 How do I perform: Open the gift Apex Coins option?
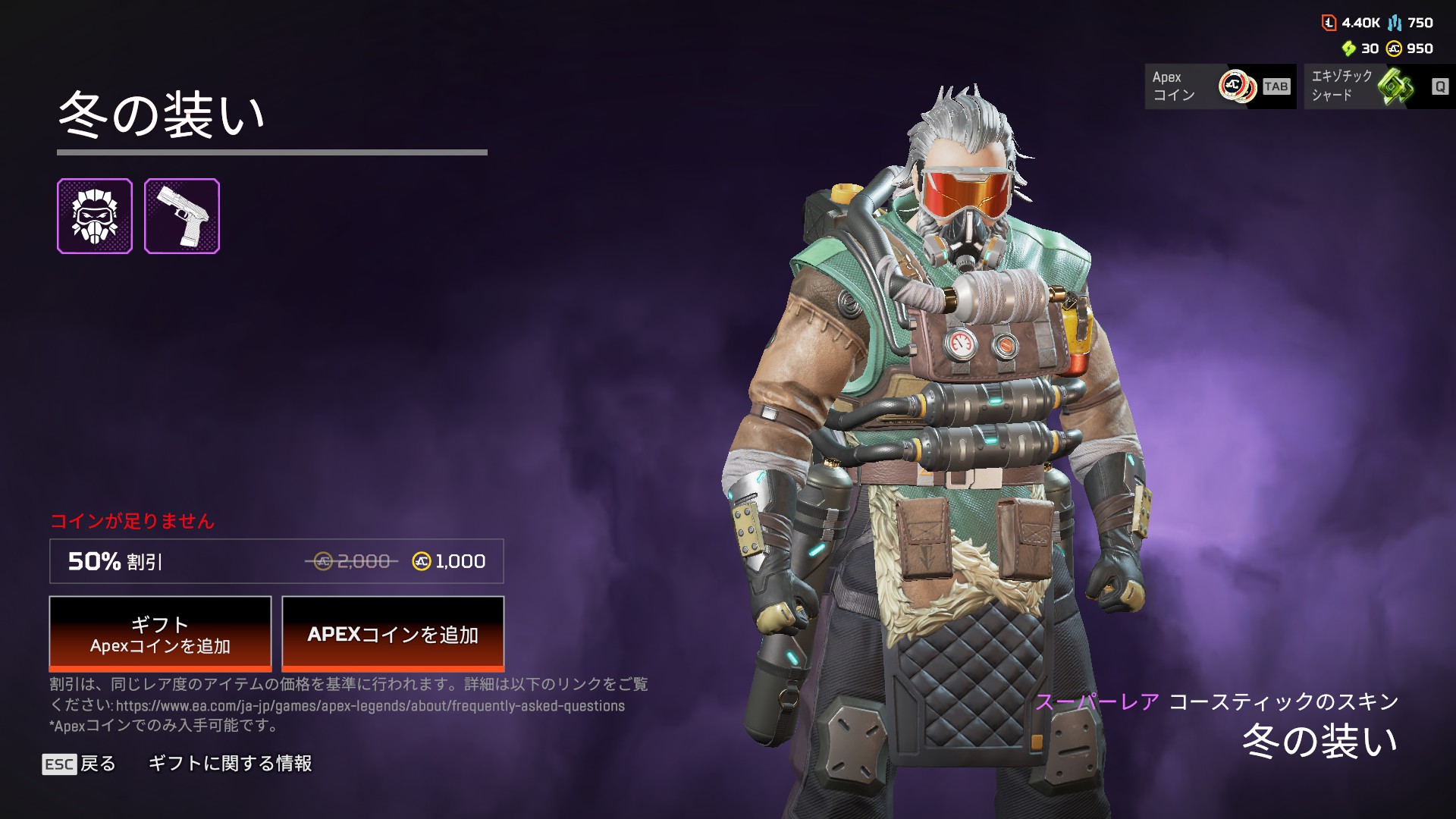(x=160, y=633)
